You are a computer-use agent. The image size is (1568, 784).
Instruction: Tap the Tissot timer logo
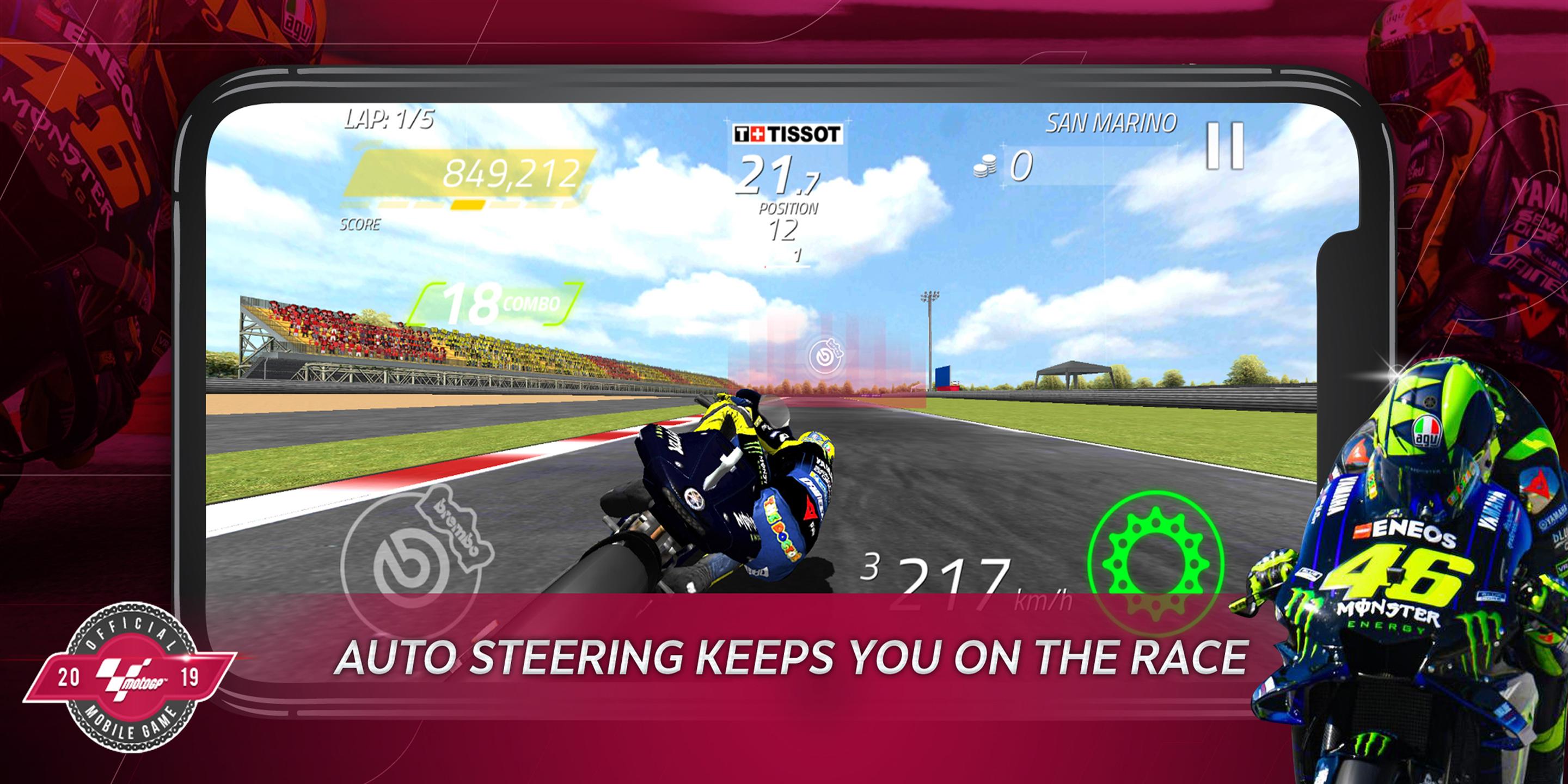[x=789, y=135]
